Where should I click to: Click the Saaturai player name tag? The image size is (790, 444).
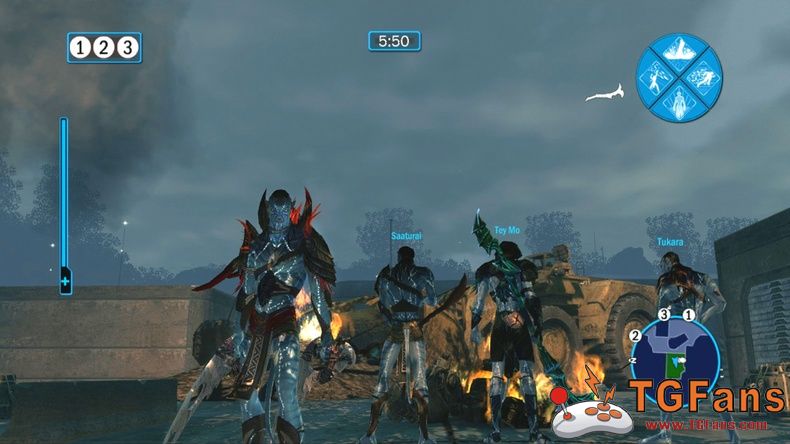pos(407,236)
